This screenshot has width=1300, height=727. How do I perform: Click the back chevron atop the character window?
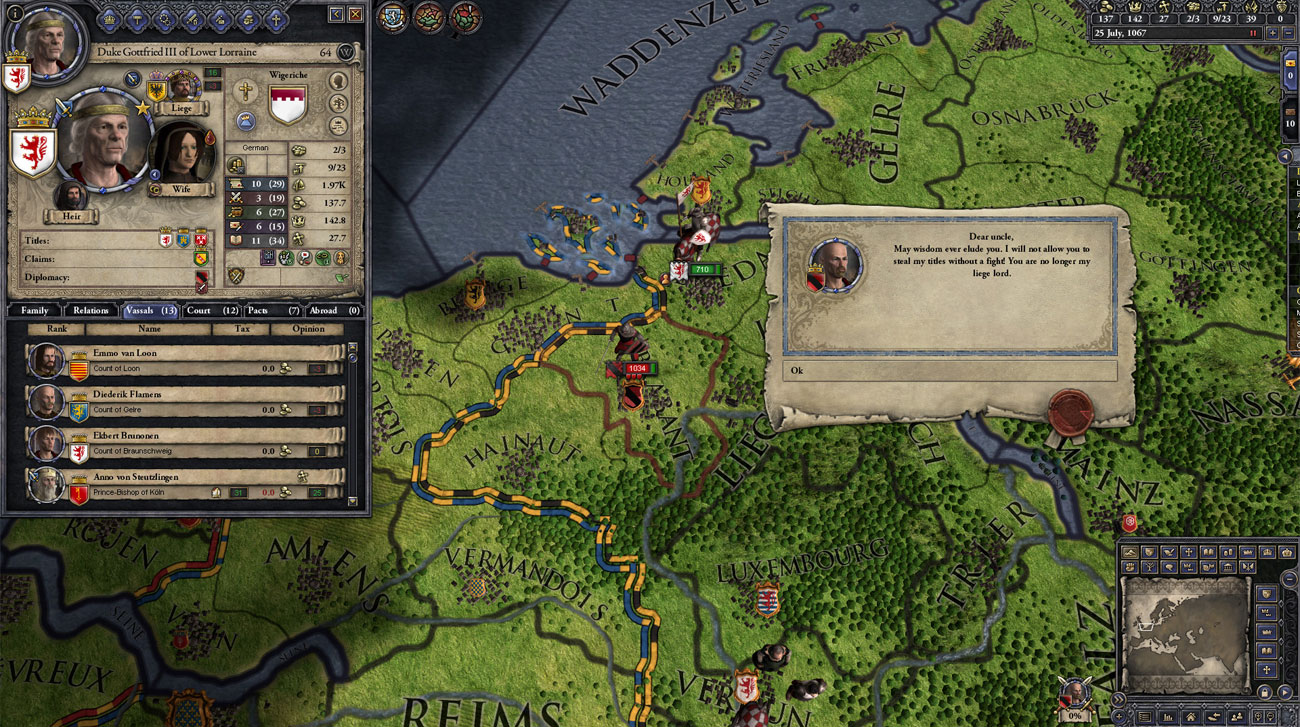(x=336, y=15)
